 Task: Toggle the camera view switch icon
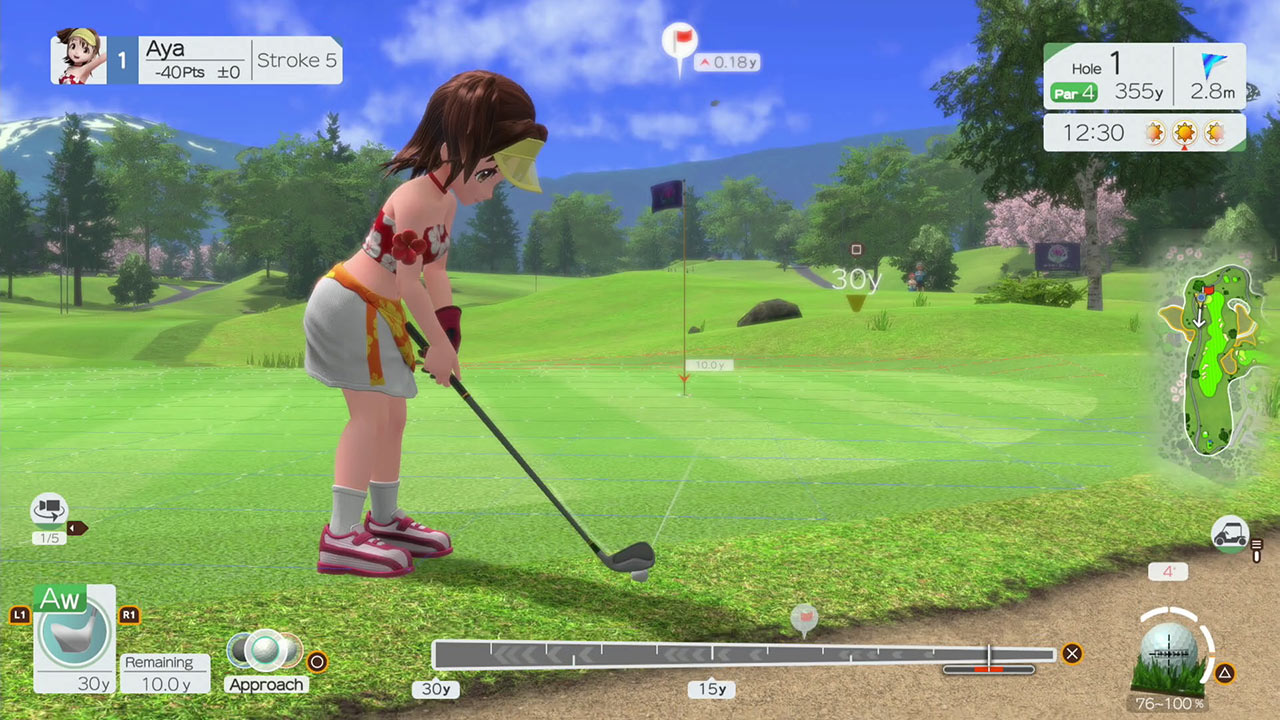pos(49,510)
